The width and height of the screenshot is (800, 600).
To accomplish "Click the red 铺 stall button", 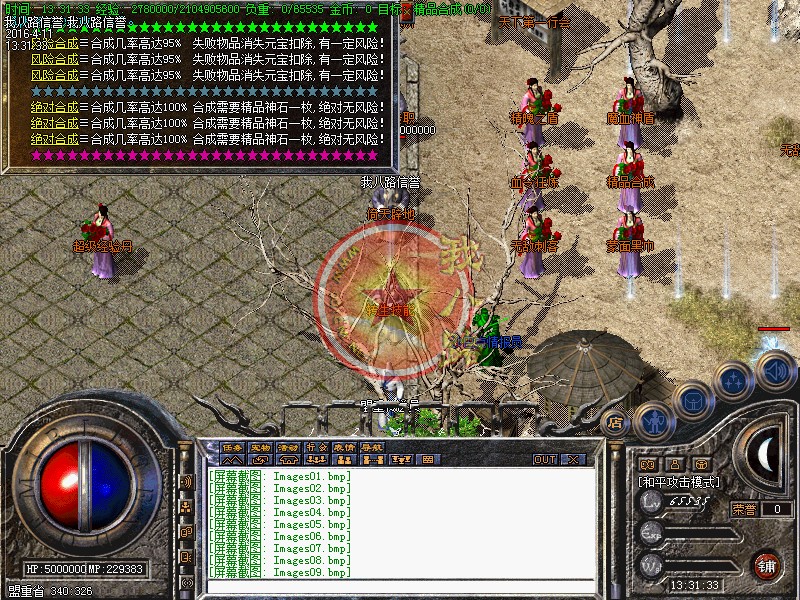I will click(767, 564).
